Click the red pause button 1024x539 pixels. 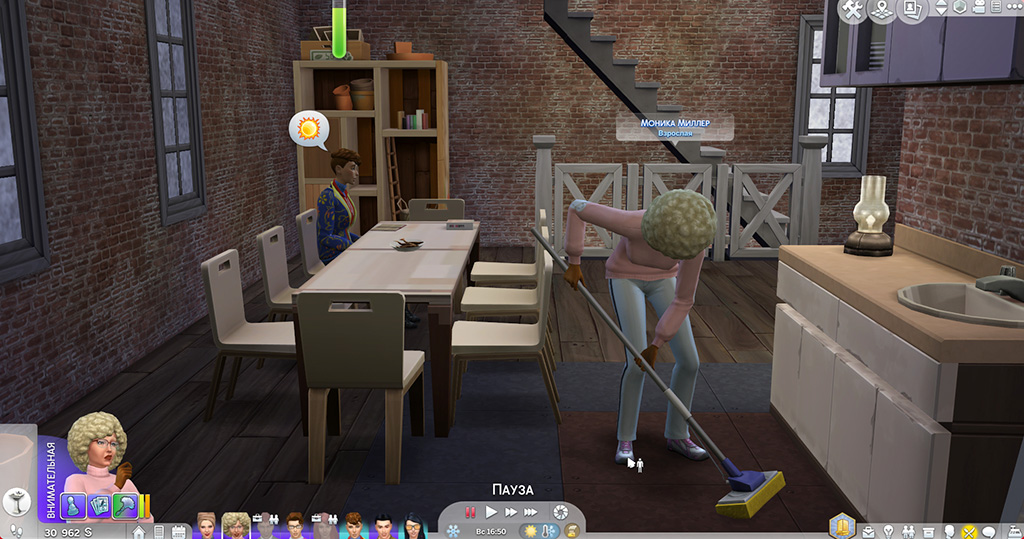pos(470,512)
